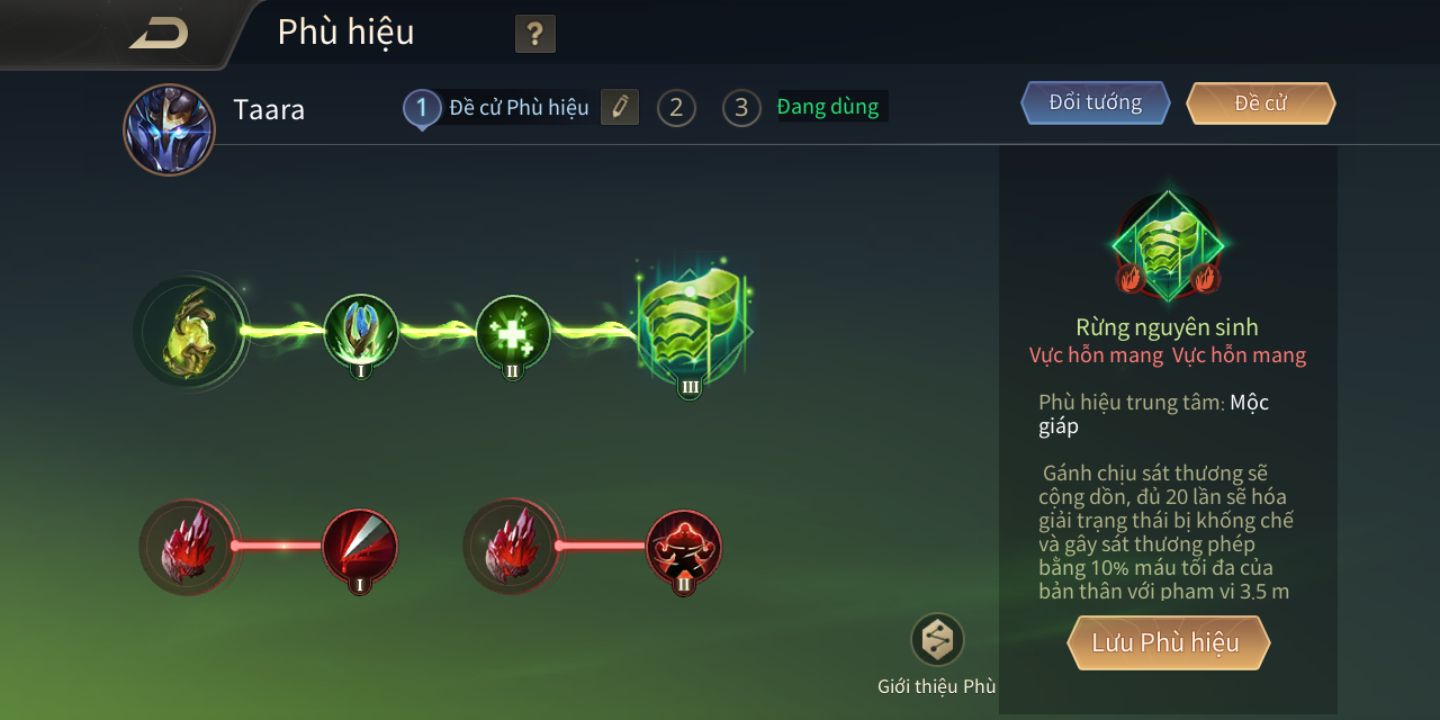Open Giới thiệu Phù share icon

pos(937,640)
